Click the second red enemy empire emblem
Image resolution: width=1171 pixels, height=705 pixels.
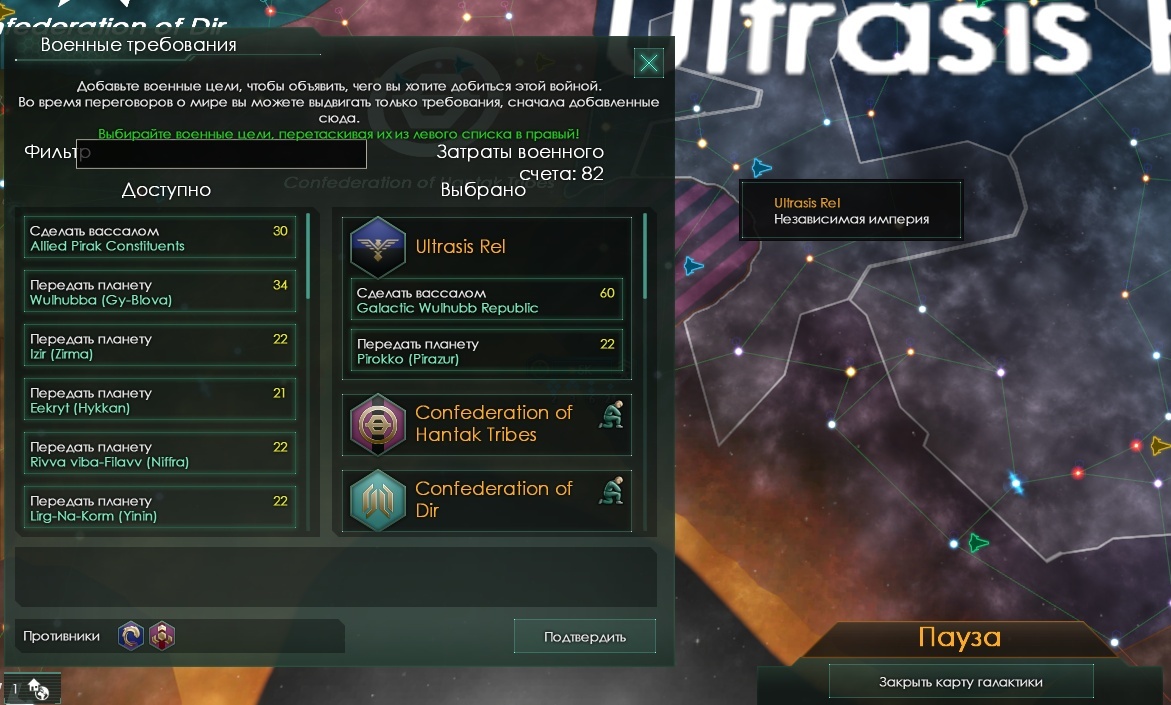pos(162,636)
